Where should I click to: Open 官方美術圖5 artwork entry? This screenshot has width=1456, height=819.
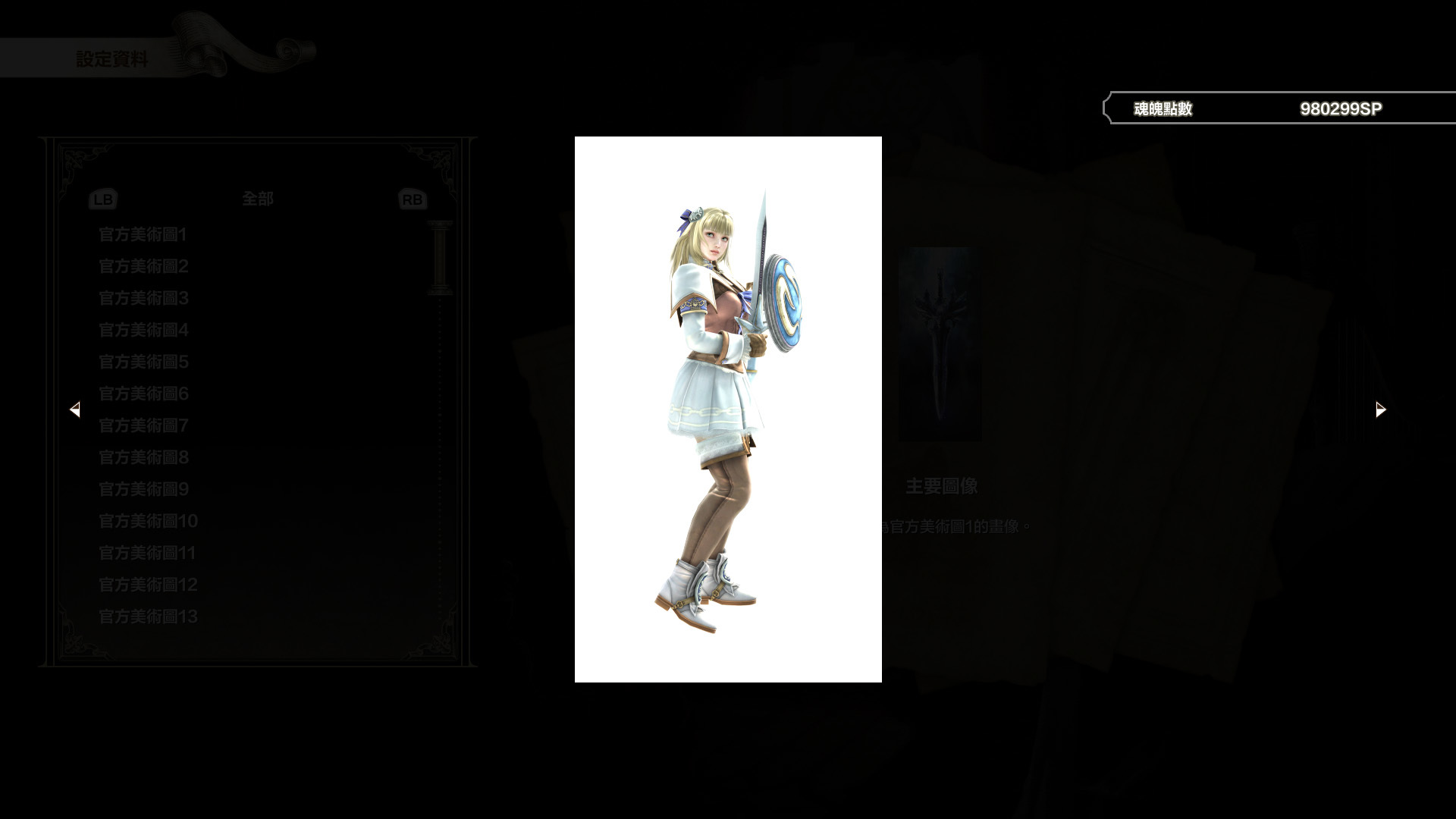click(x=143, y=362)
